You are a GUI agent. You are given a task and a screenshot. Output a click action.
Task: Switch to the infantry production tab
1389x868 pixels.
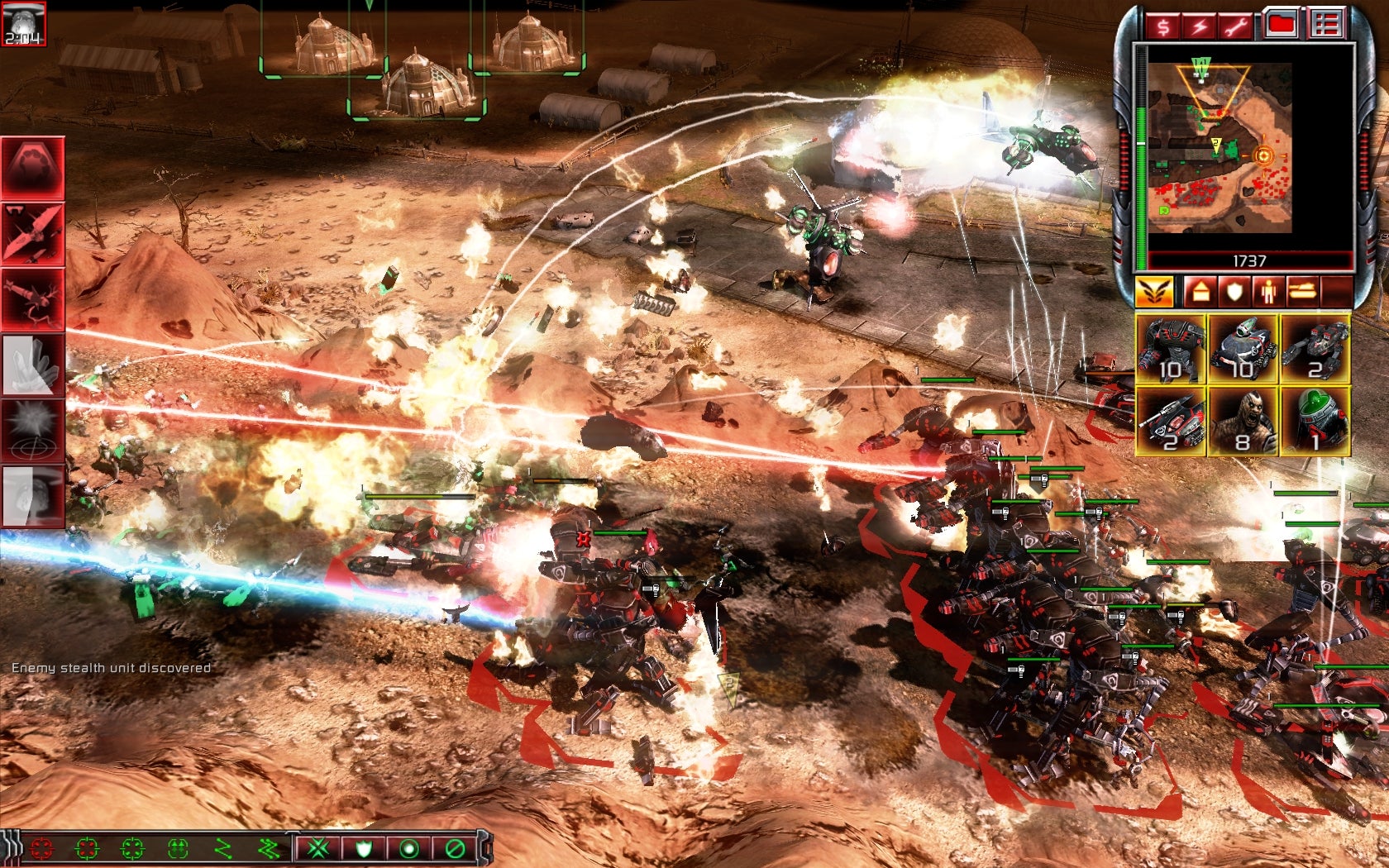tap(1267, 292)
